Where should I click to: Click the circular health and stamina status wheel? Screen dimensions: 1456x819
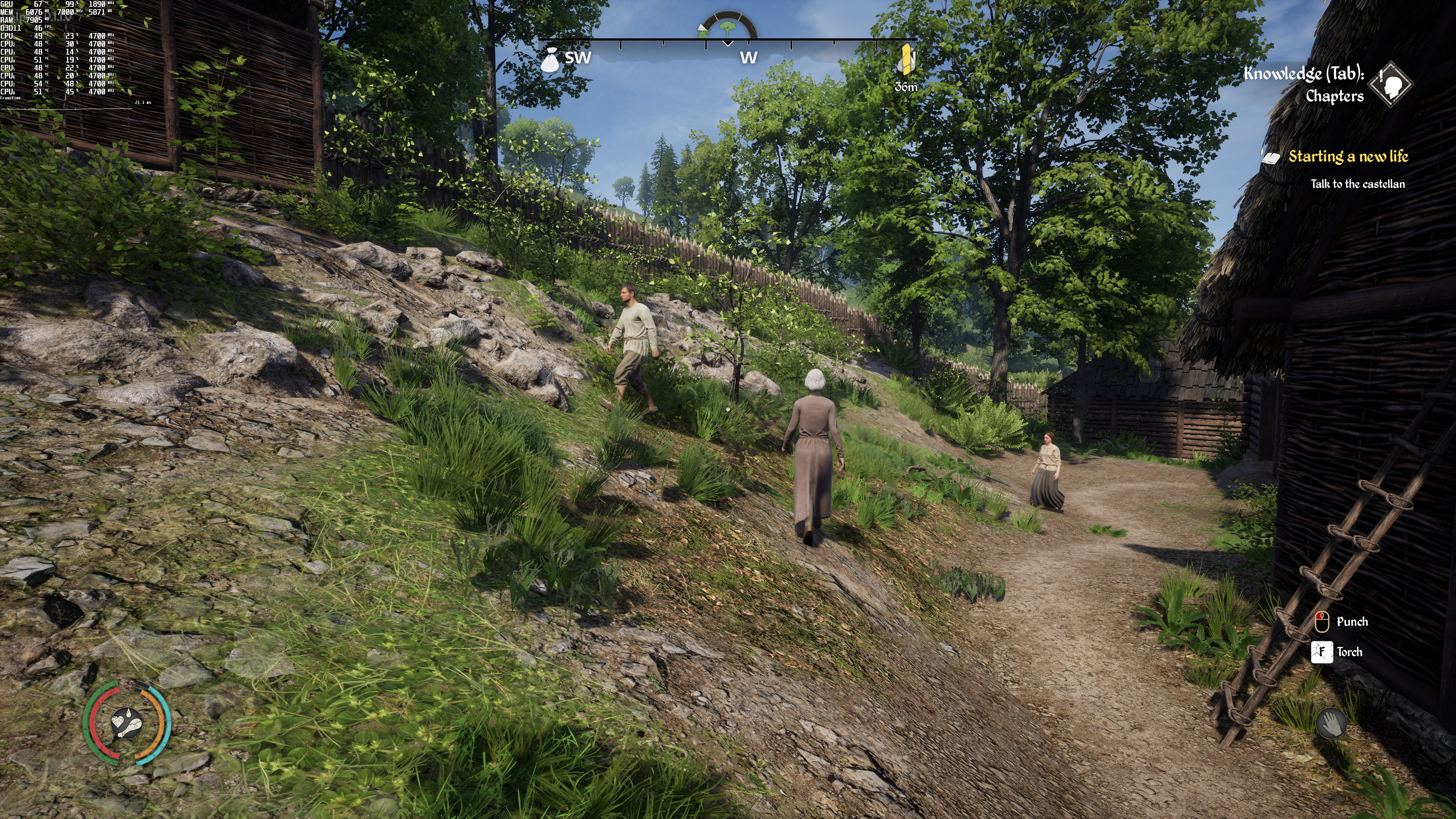point(127,722)
